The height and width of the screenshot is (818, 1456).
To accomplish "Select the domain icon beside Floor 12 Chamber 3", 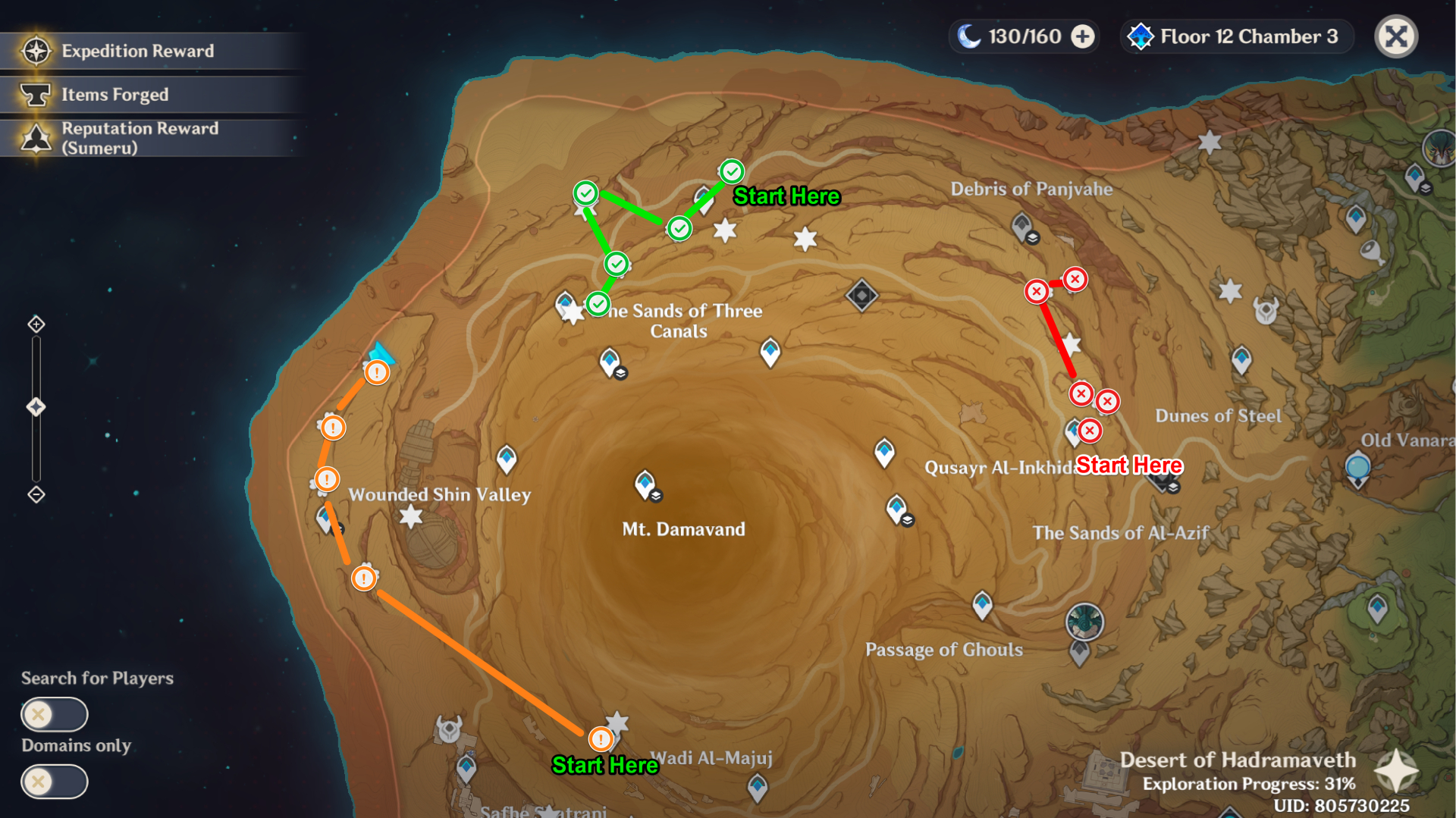I will 1140,36.
